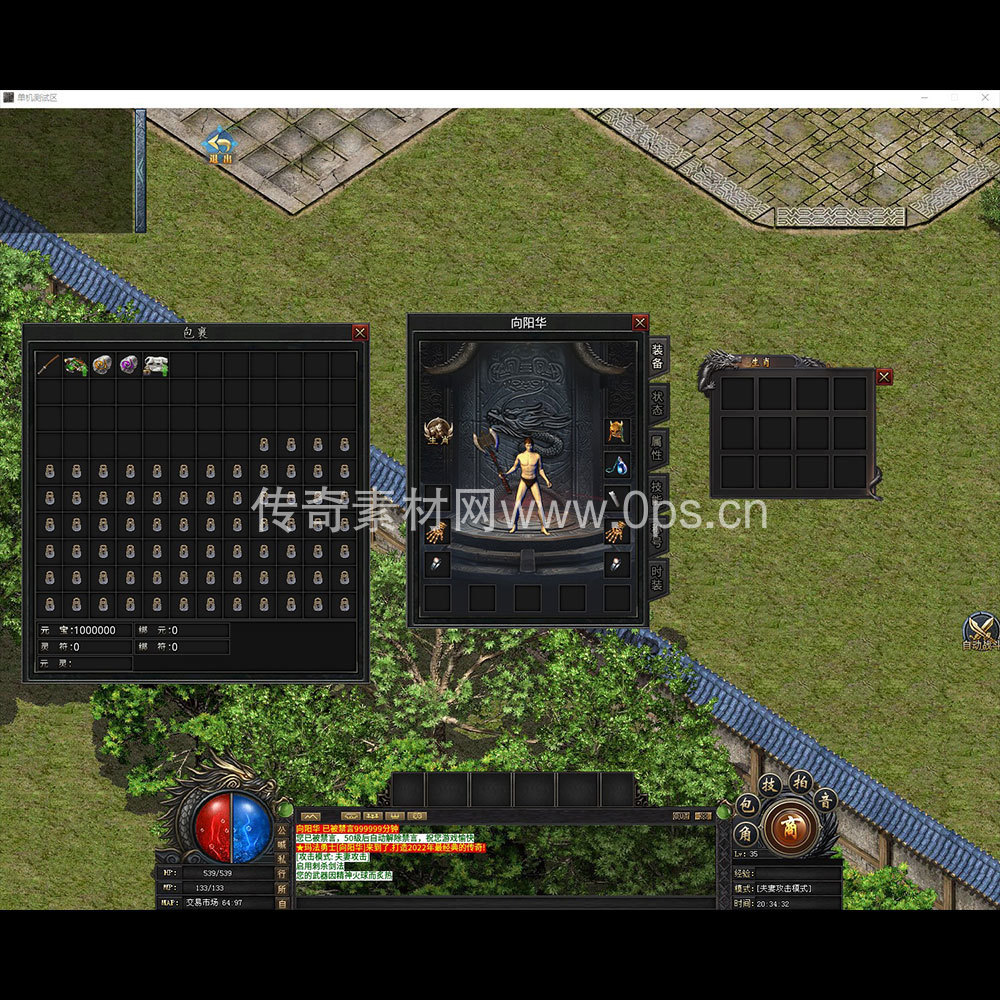The width and height of the screenshot is (1000, 1000).
Task: Select the purple swirl stone item
Action: click(129, 365)
